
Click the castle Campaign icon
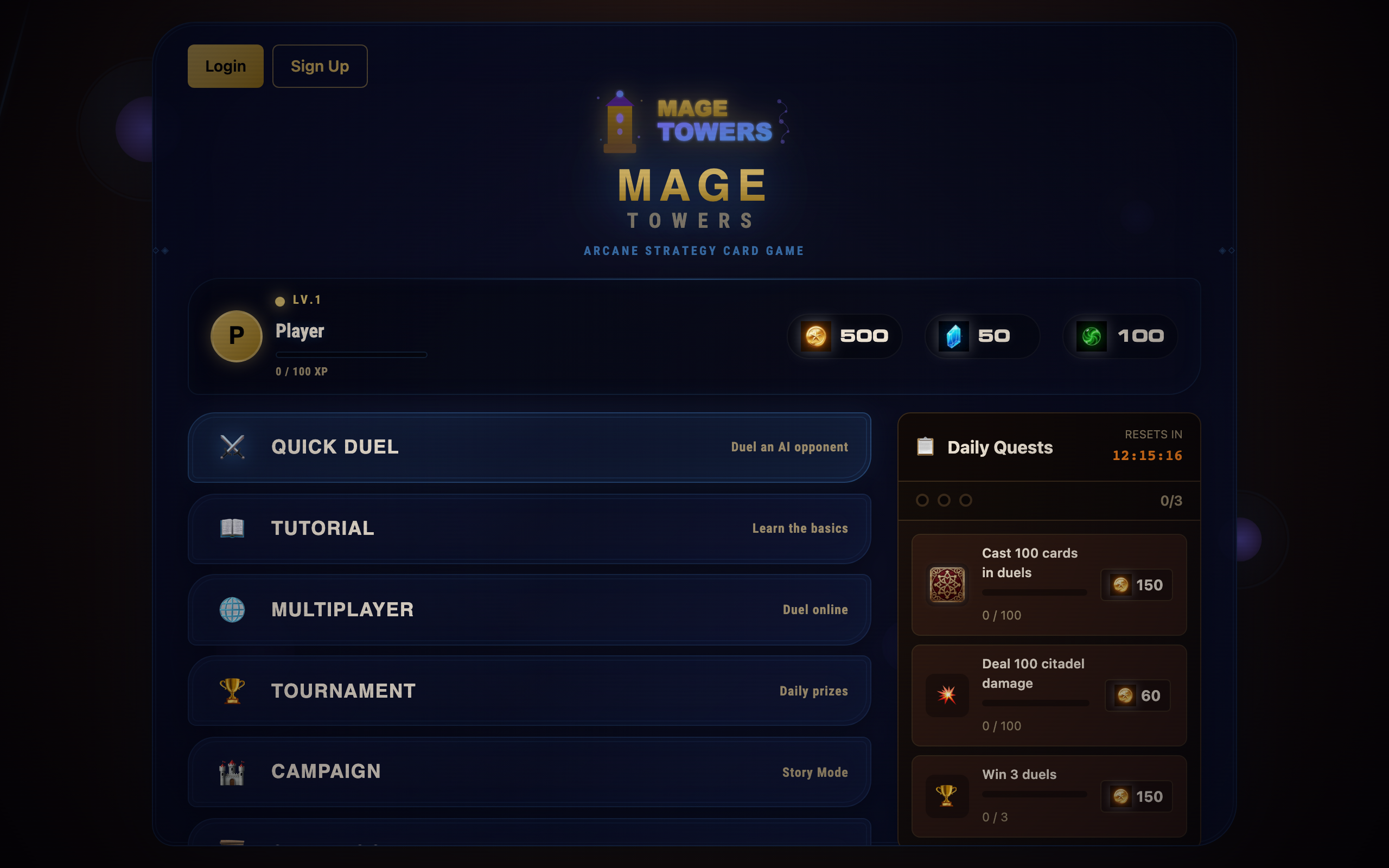(232, 772)
